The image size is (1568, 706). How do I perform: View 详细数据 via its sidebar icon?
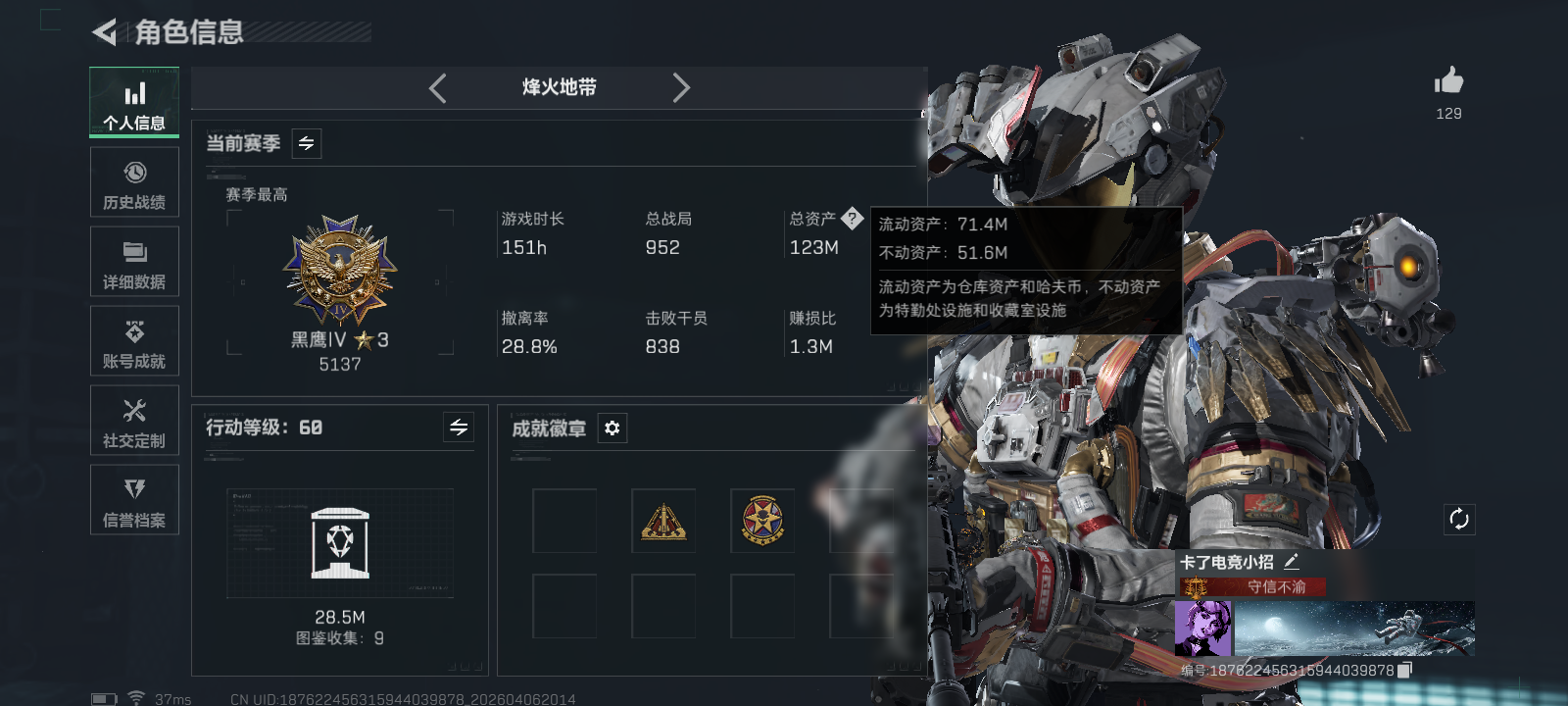(x=134, y=261)
